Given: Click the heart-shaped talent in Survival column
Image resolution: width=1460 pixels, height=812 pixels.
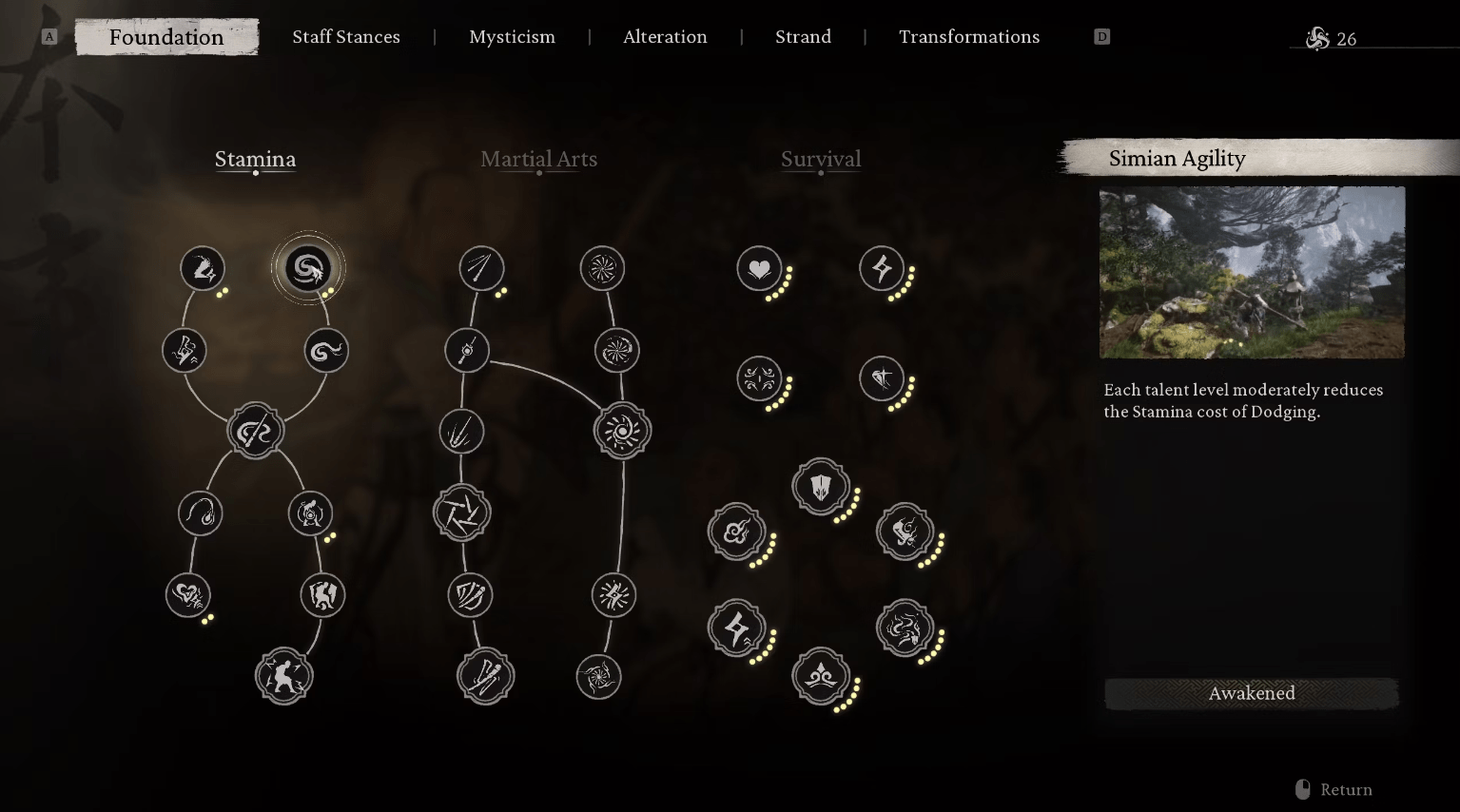Looking at the screenshot, I should pos(758,269).
